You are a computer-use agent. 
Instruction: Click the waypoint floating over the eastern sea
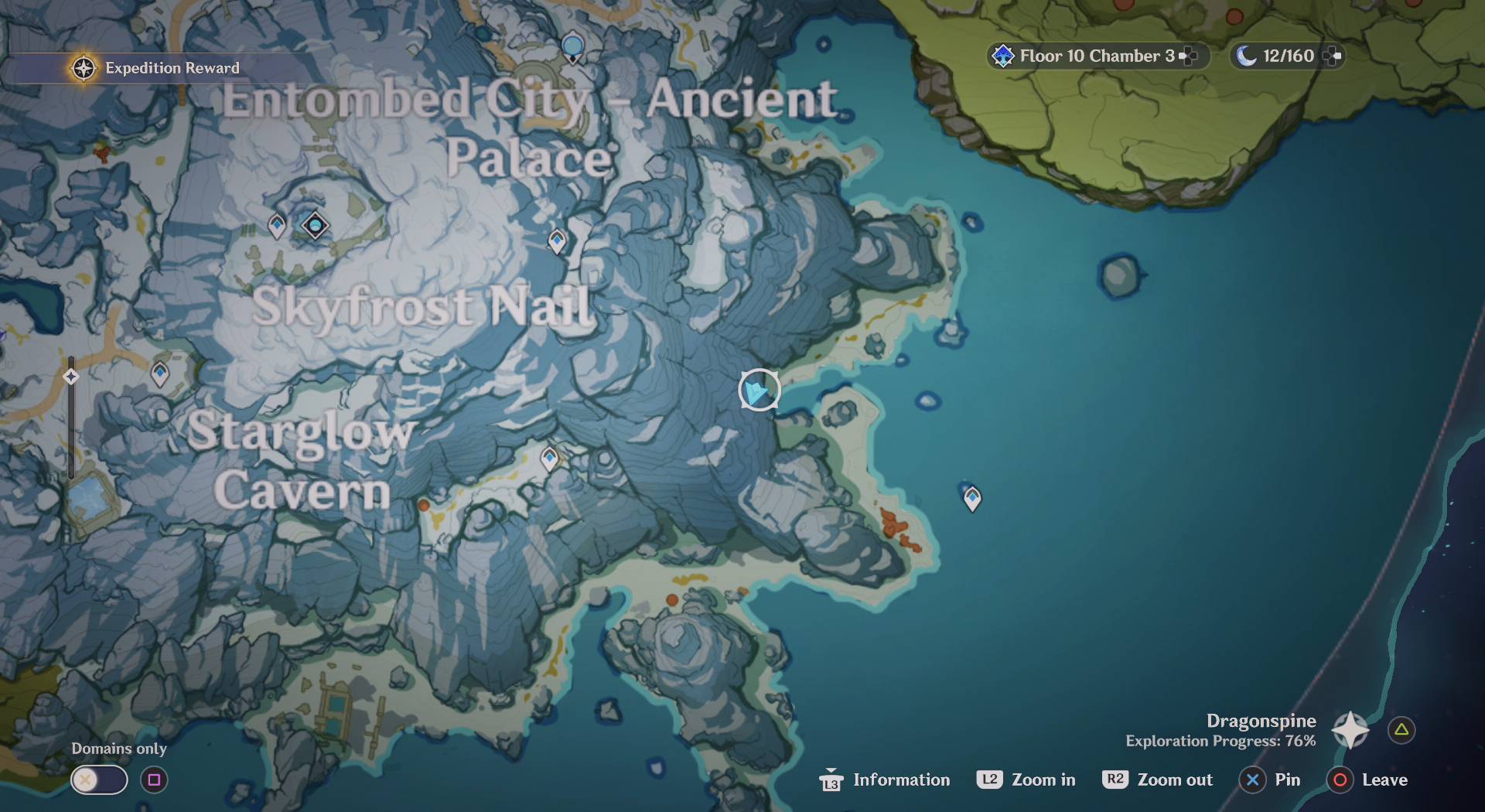click(x=971, y=499)
